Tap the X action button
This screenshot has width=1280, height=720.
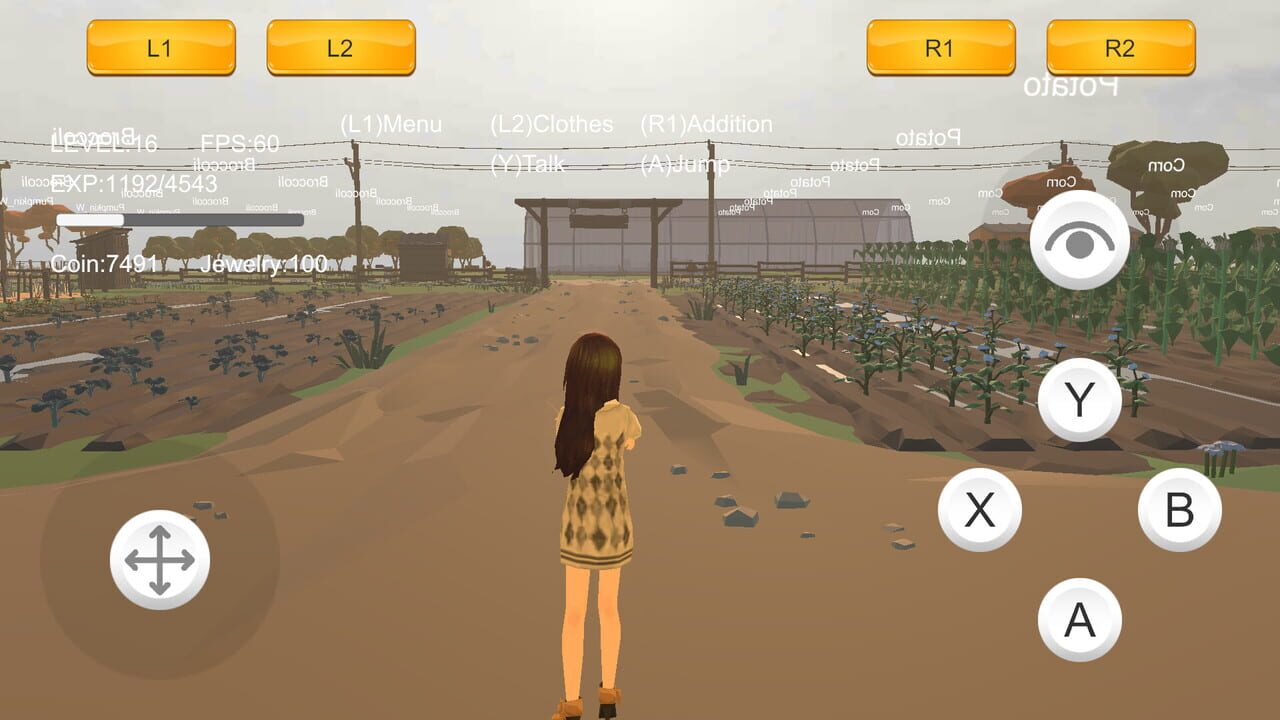[981, 508]
